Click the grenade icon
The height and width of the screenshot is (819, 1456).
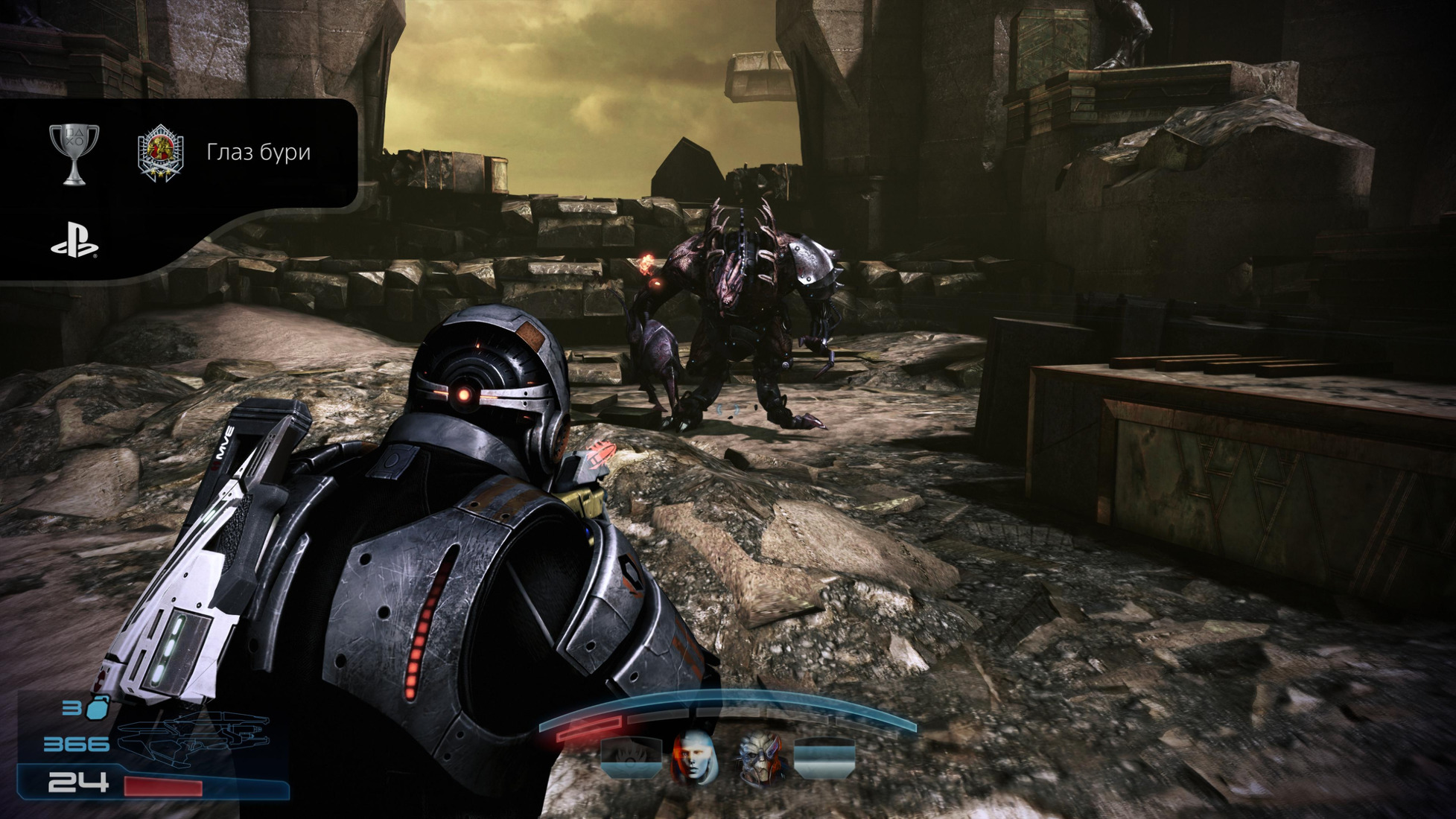coord(98,708)
